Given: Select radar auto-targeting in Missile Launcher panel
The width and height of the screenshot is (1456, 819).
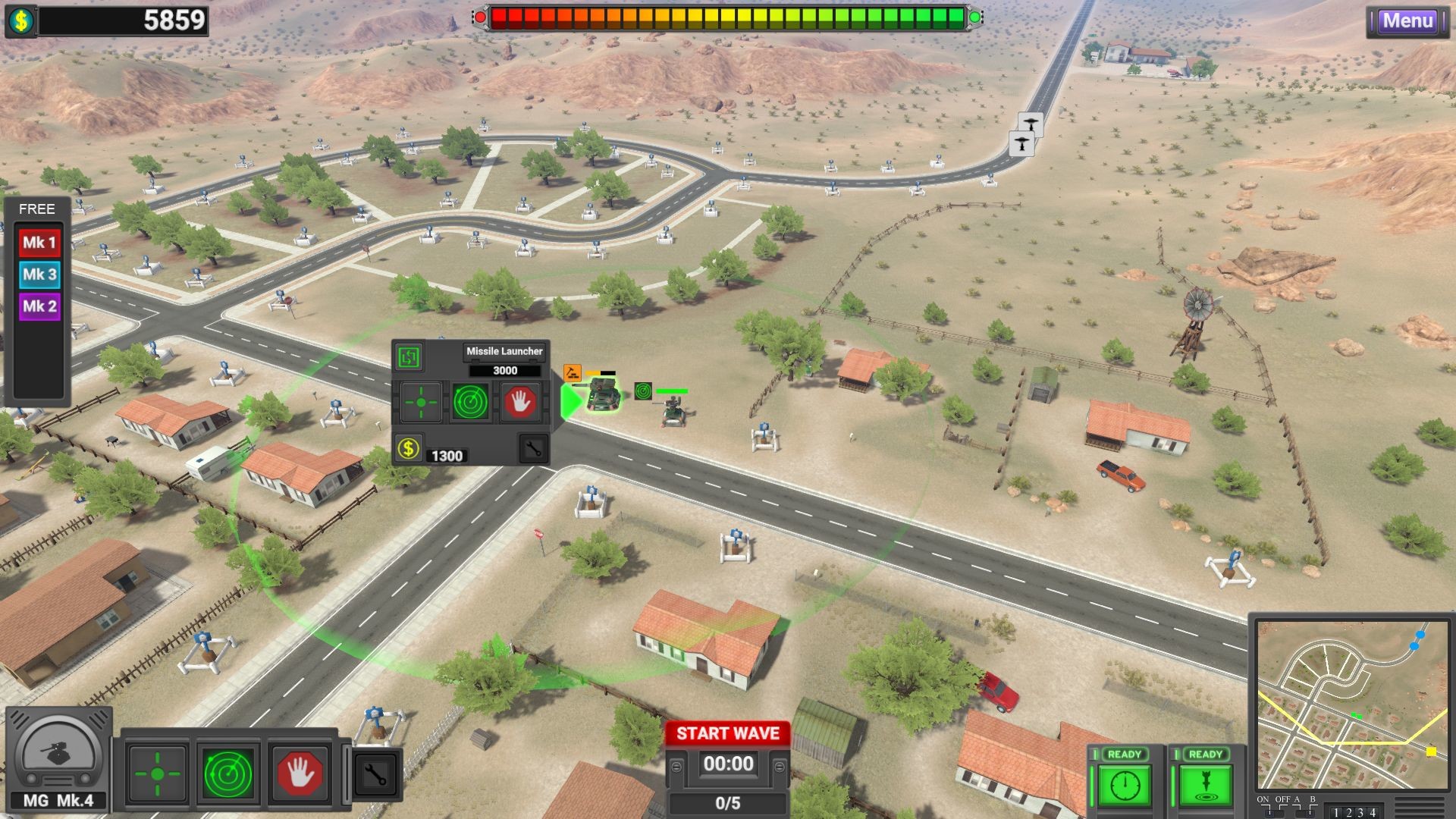Looking at the screenshot, I should click(x=469, y=402).
